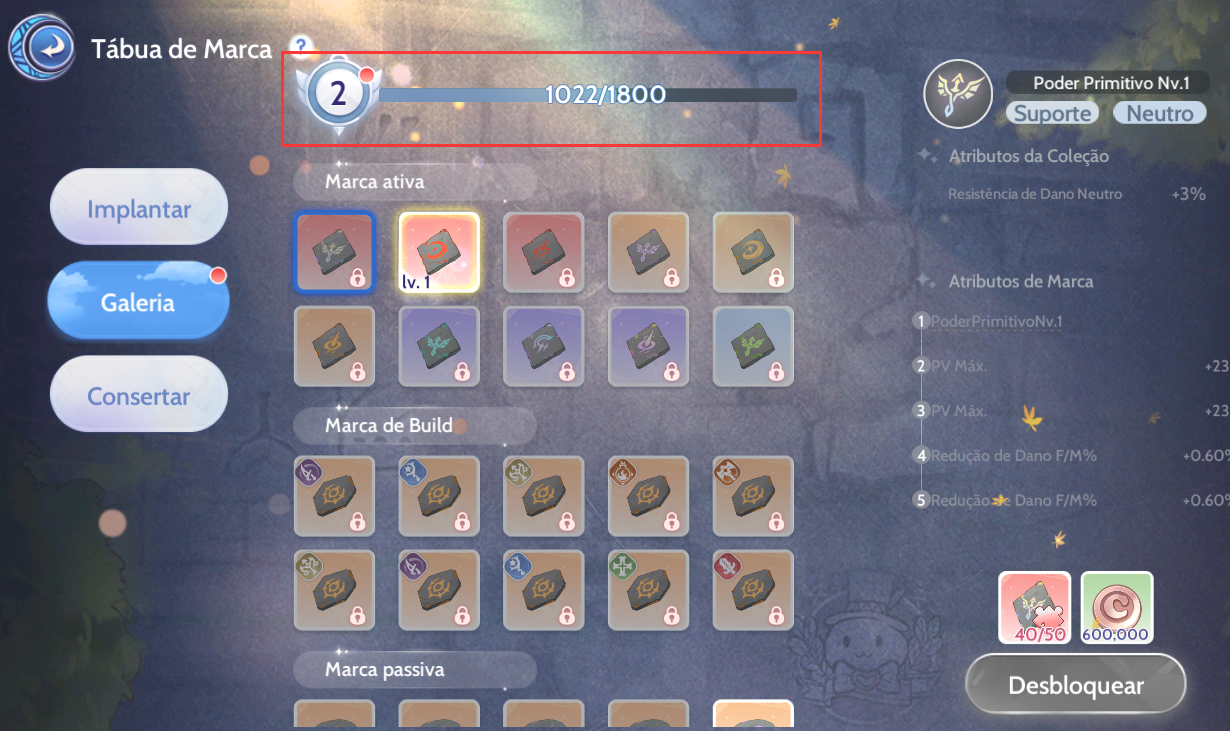Open the question mark help icon
The width and height of the screenshot is (1230, 731).
(301, 46)
